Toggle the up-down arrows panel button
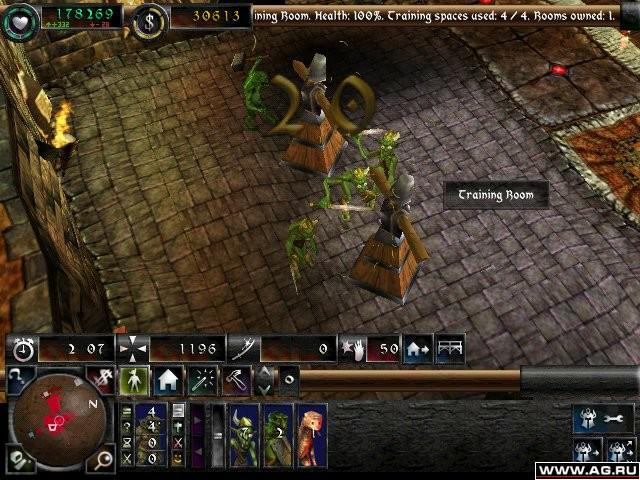 pos(264,380)
